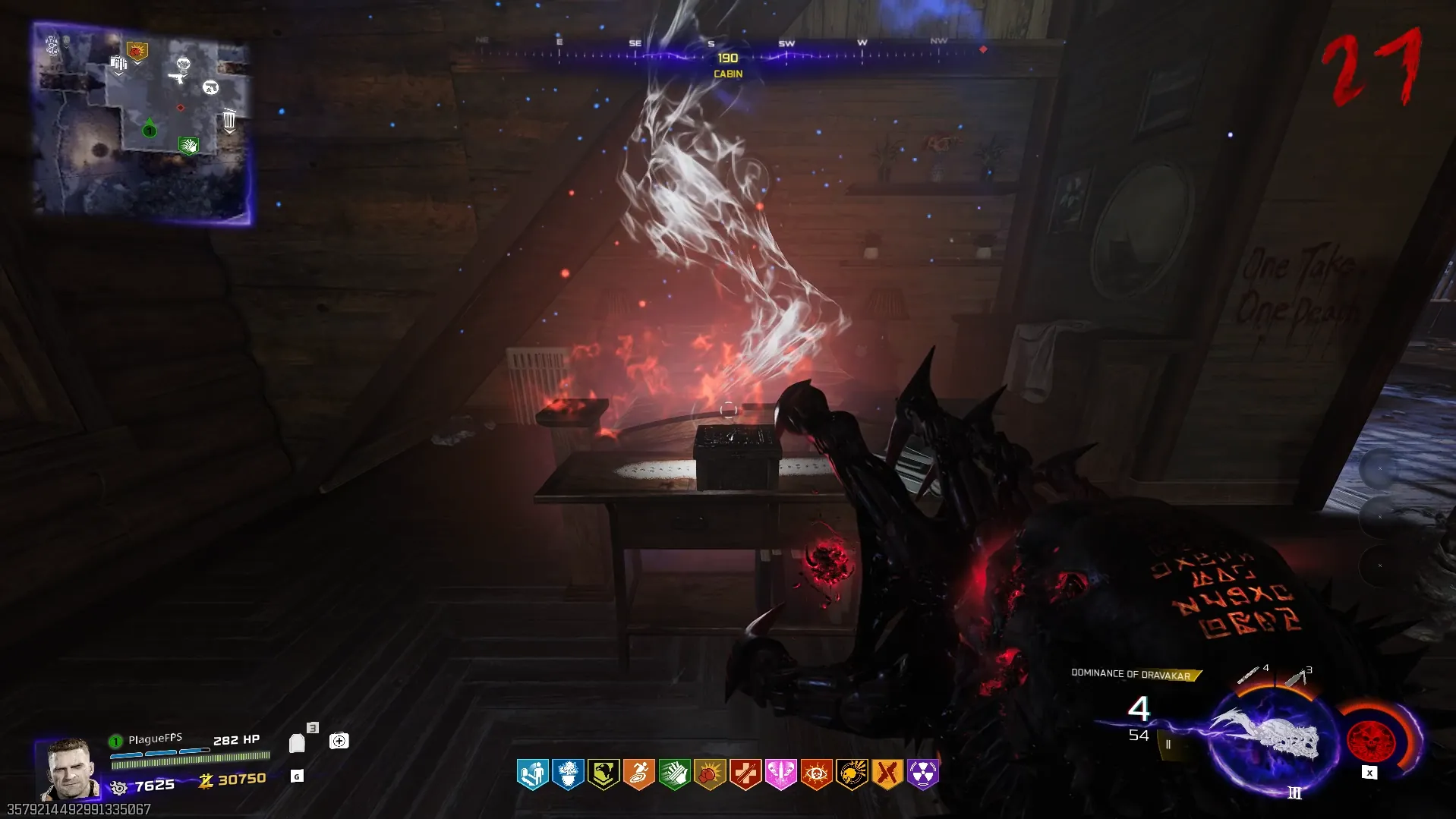Click PlagueFPS player portrait
The width and height of the screenshot is (1456, 819).
click(x=70, y=768)
